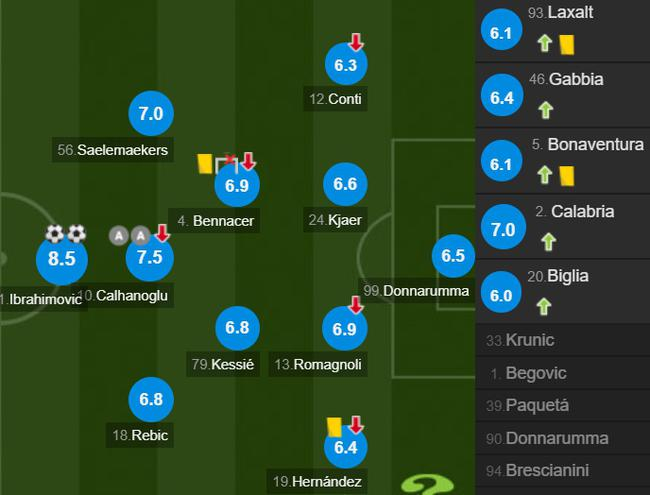This screenshot has height=495, width=650.
Task: View Calabria's substitute entry
Action: (x=562, y=227)
